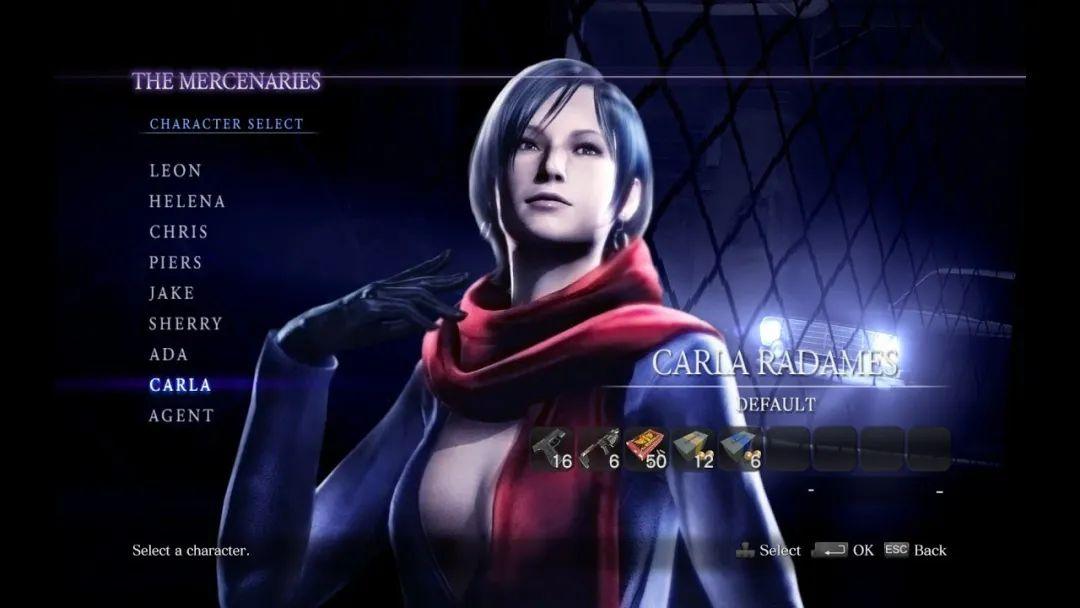The image size is (1080, 608).
Task: Pick Chris in the character select
Action: [179, 232]
